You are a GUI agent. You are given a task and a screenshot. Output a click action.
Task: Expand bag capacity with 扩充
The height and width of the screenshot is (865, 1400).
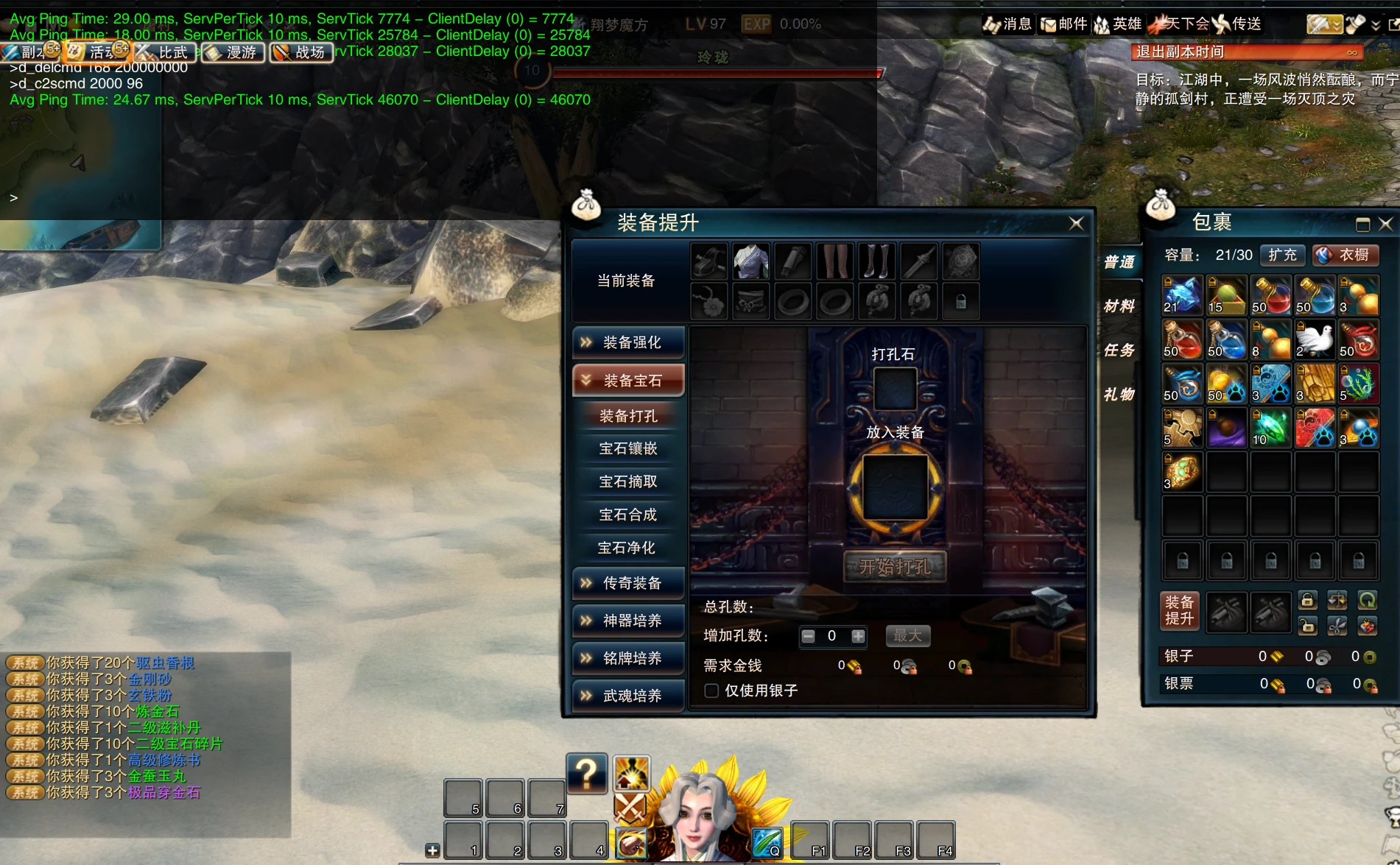(x=1282, y=255)
